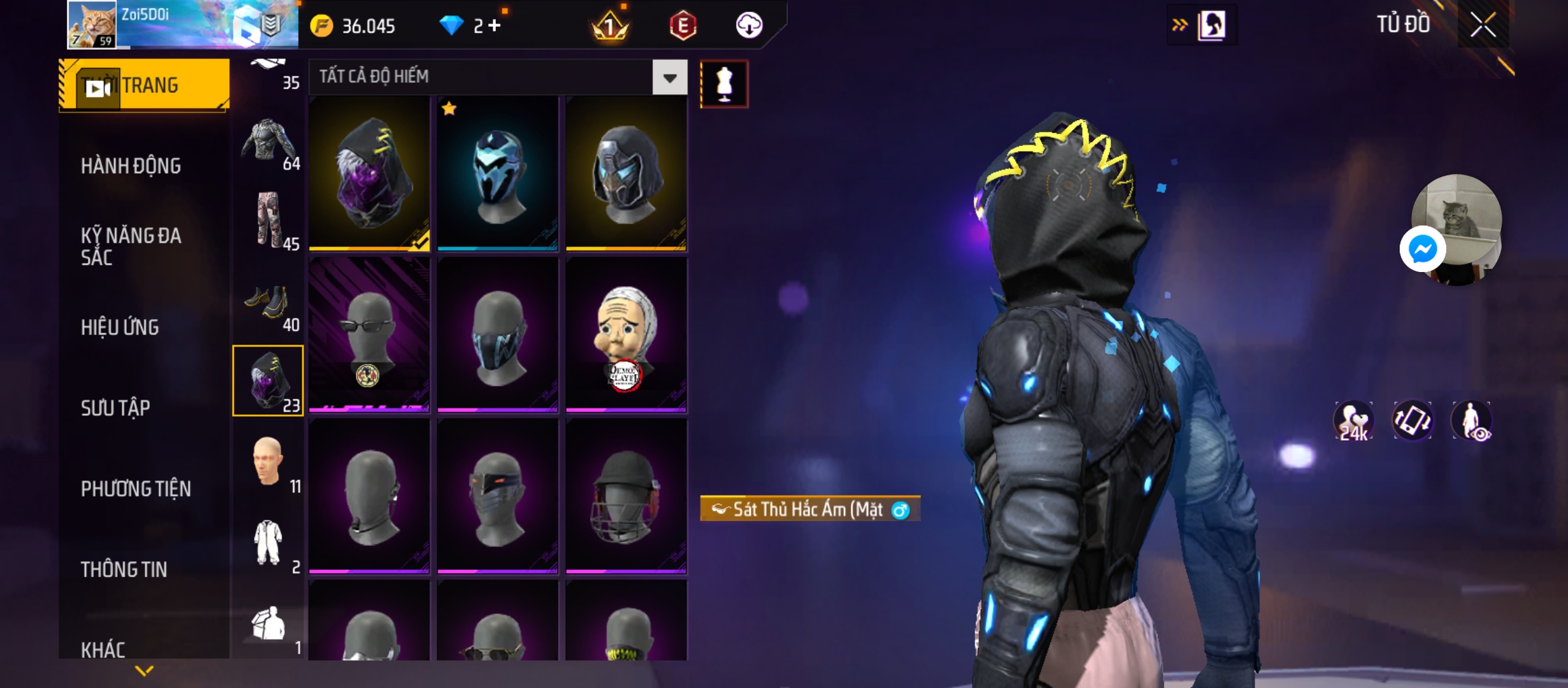Select the black hood with purple mask
The height and width of the screenshot is (688, 1568).
point(369,173)
